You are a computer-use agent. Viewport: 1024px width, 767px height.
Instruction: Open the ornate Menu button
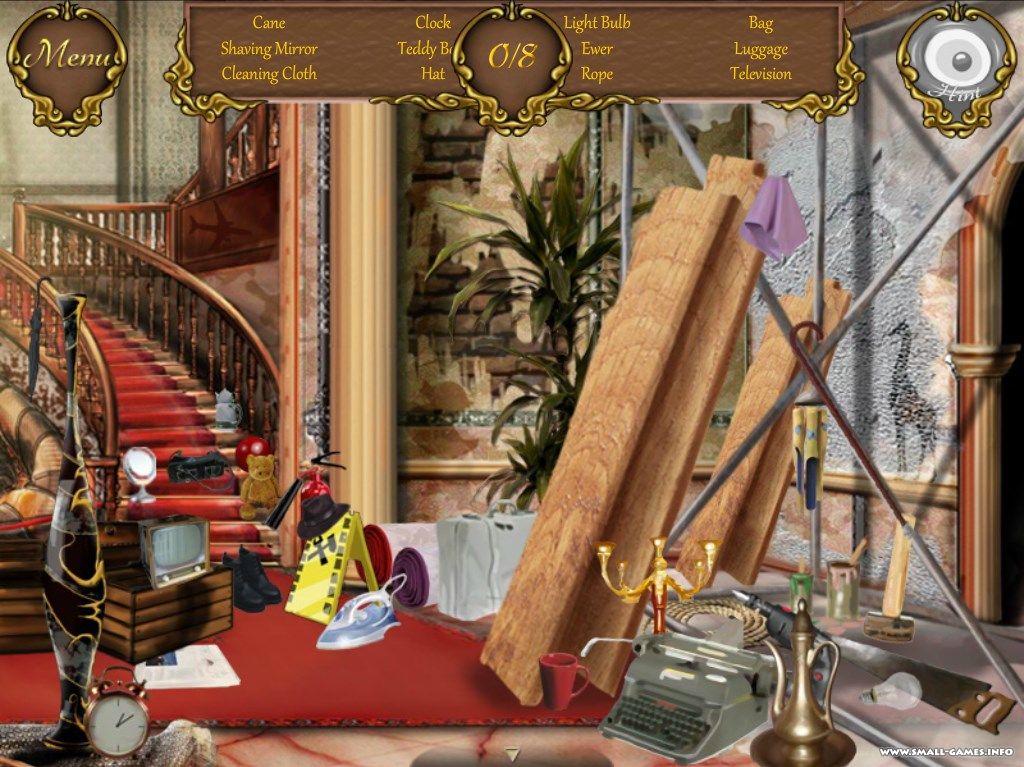(67, 58)
